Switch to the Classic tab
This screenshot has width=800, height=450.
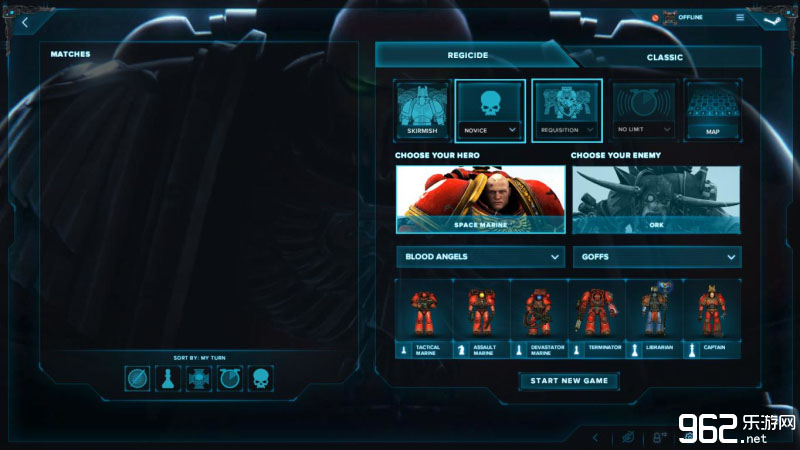click(664, 57)
